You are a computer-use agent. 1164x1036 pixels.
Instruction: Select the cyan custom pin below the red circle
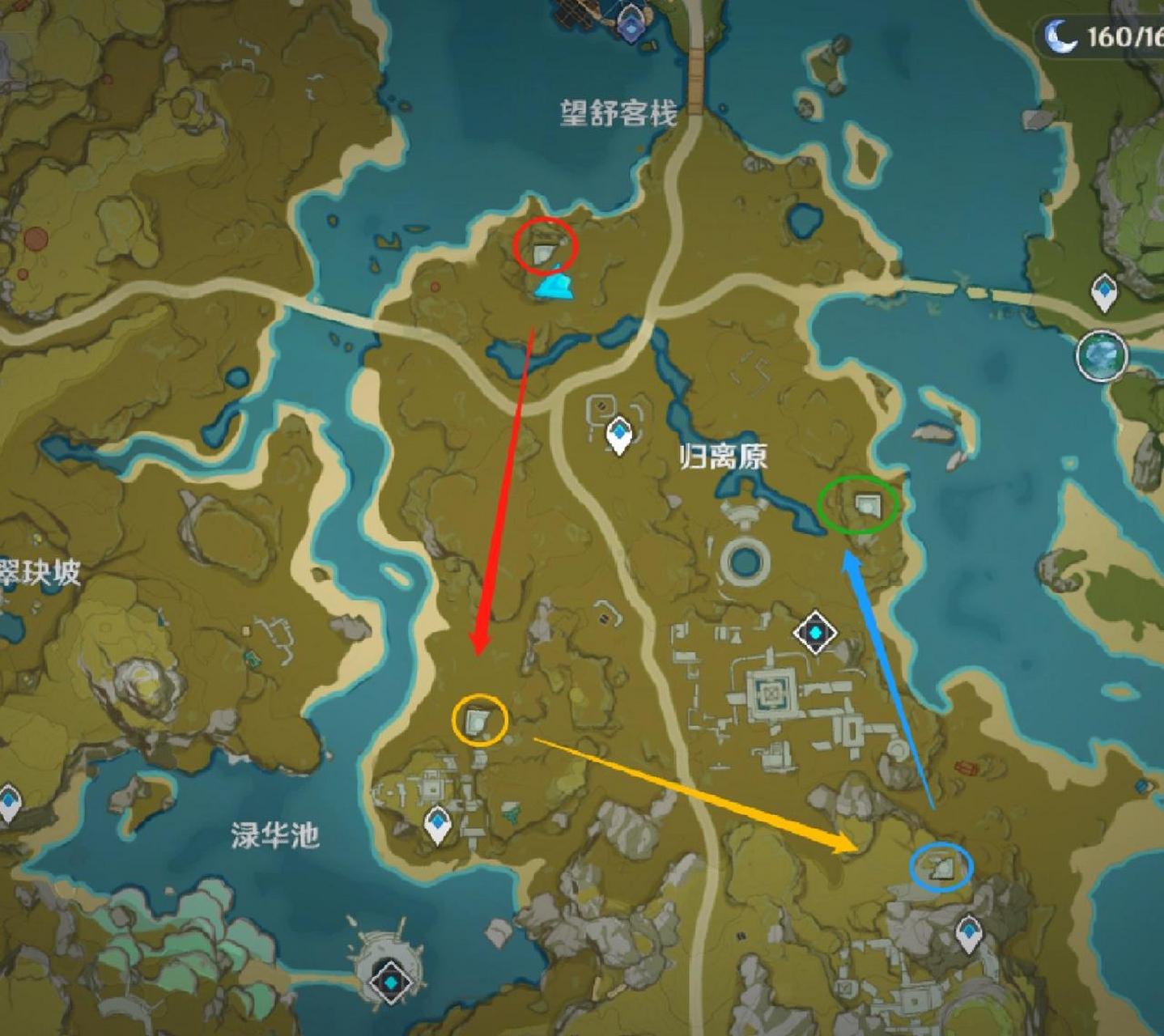553,287
